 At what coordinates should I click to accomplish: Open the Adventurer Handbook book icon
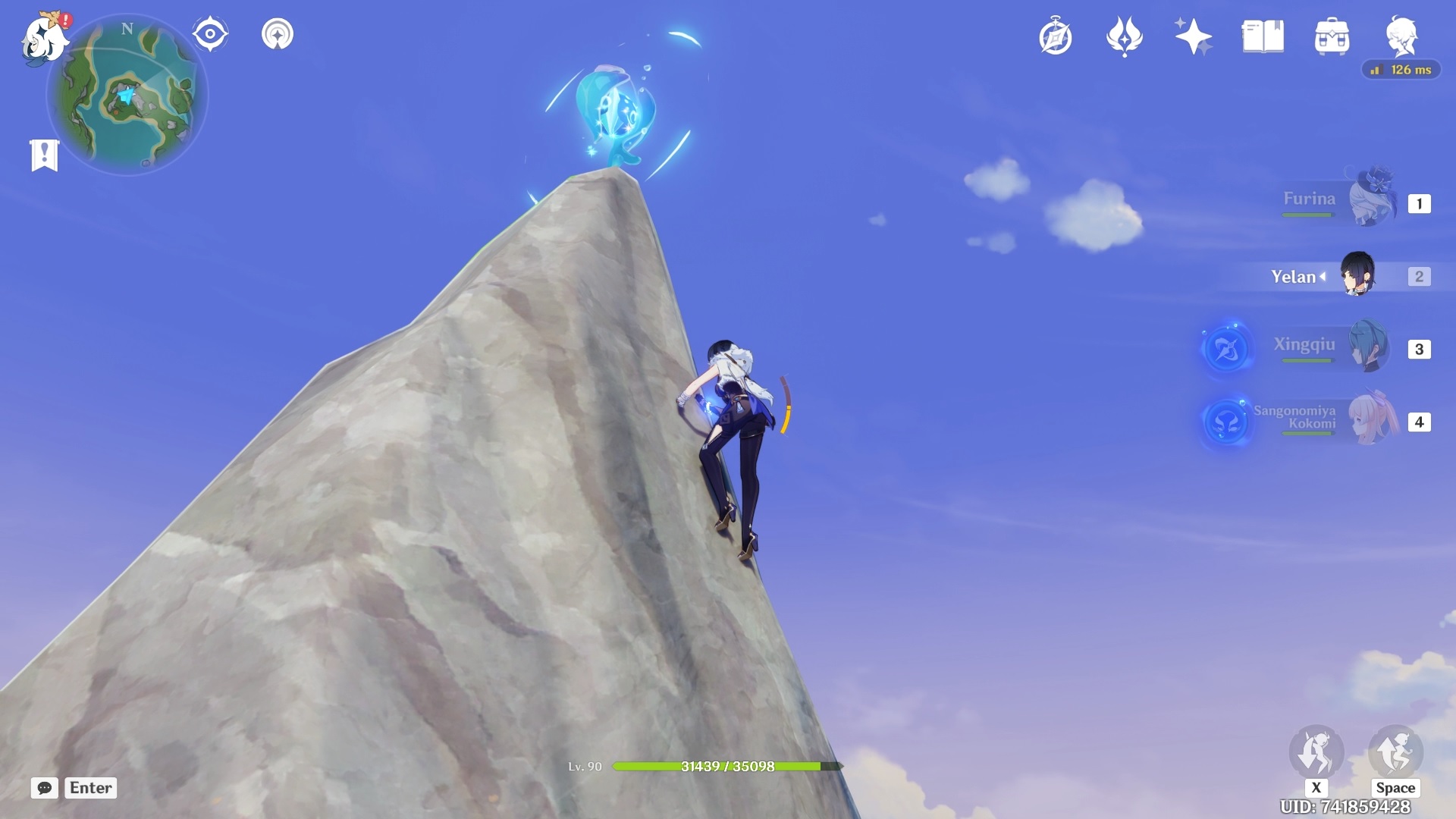1263,36
